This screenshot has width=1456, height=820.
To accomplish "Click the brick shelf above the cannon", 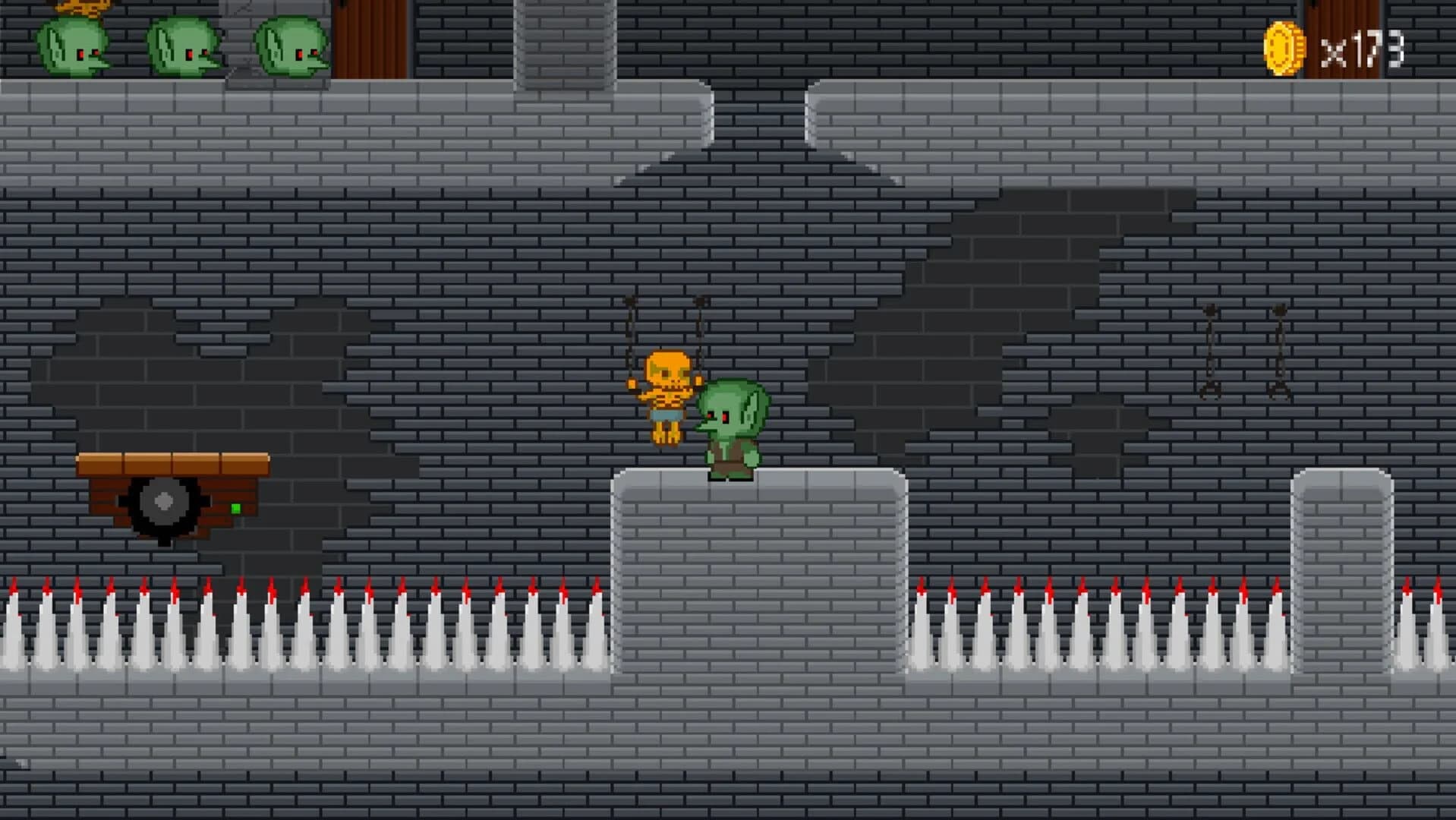I will pyautogui.click(x=173, y=465).
